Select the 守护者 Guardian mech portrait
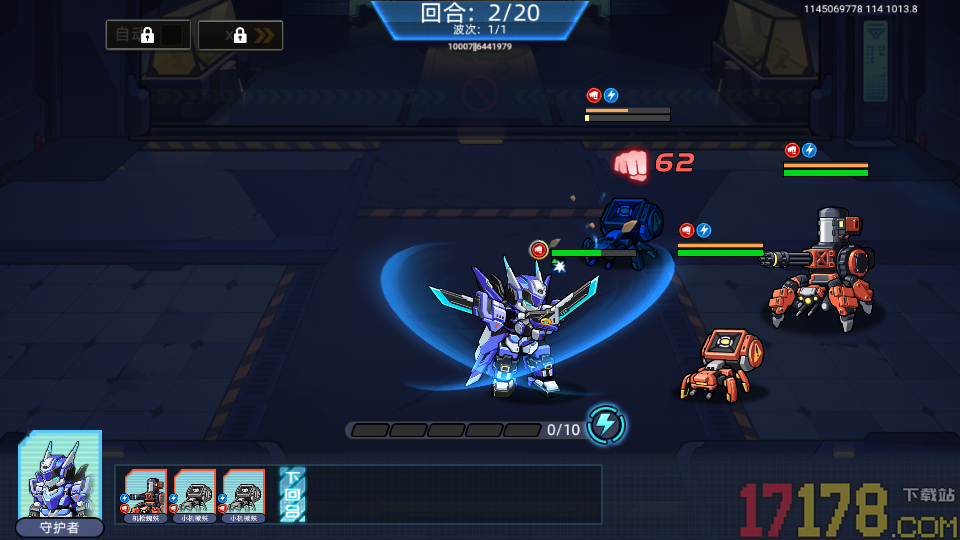The width and height of the screenshot is (960, 540). click(60, 478)
